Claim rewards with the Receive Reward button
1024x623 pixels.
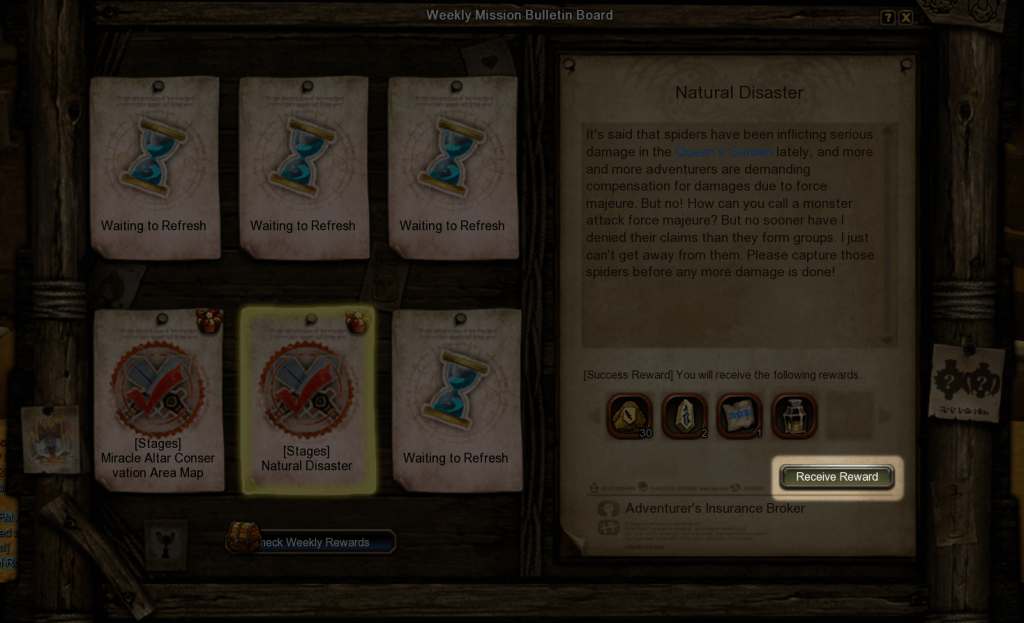837,477
